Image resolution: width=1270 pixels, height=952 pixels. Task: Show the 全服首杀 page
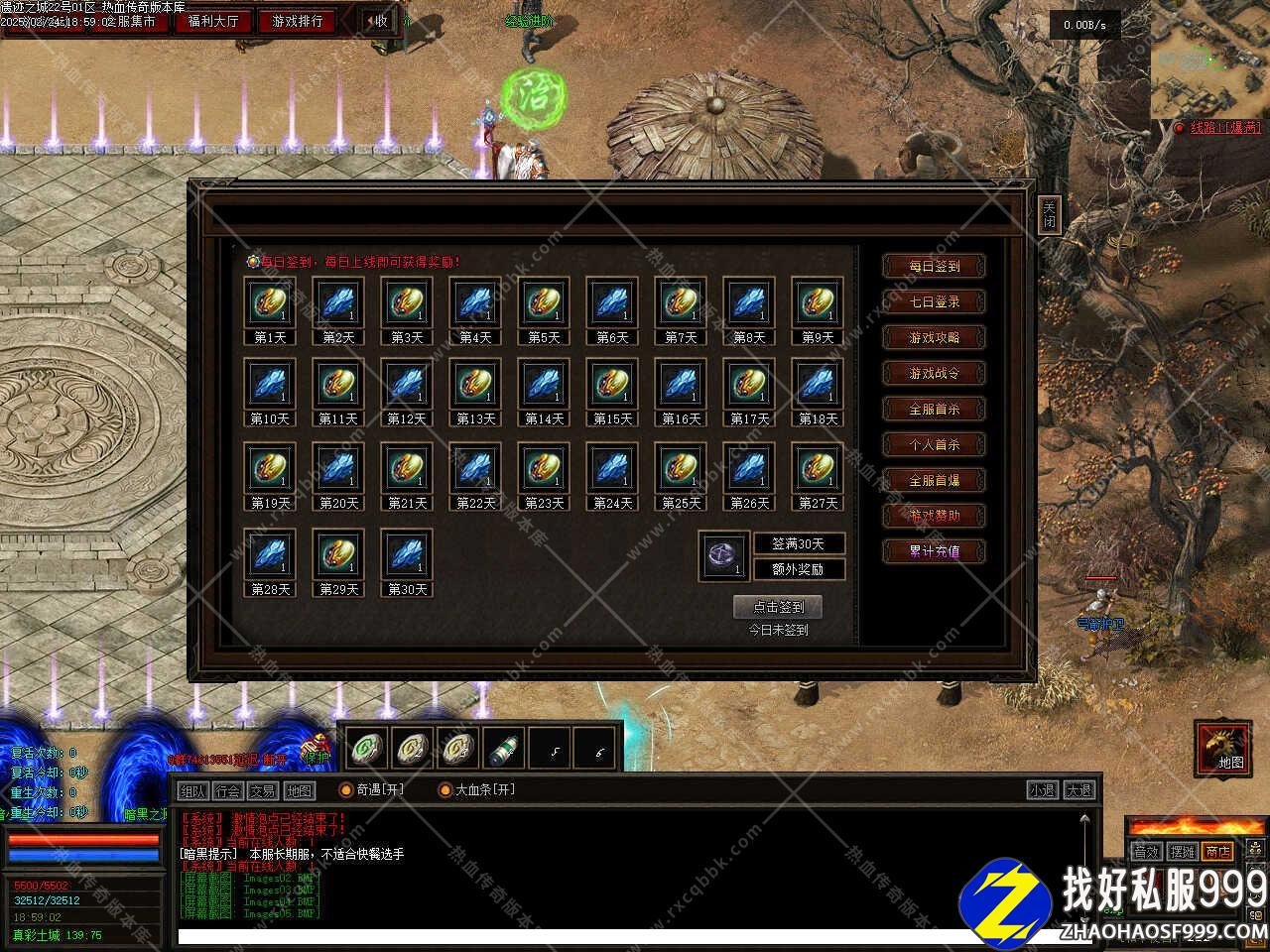point(934,409)
